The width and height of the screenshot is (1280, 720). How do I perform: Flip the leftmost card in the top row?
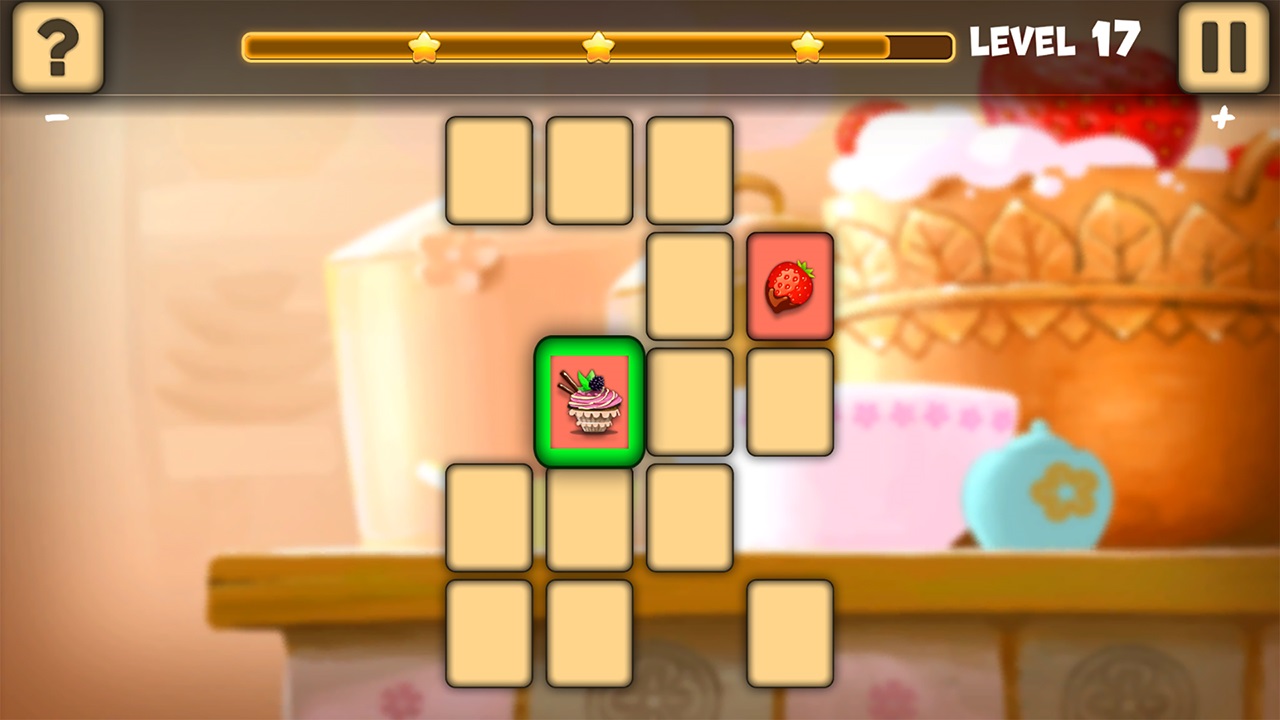(489, 168)
